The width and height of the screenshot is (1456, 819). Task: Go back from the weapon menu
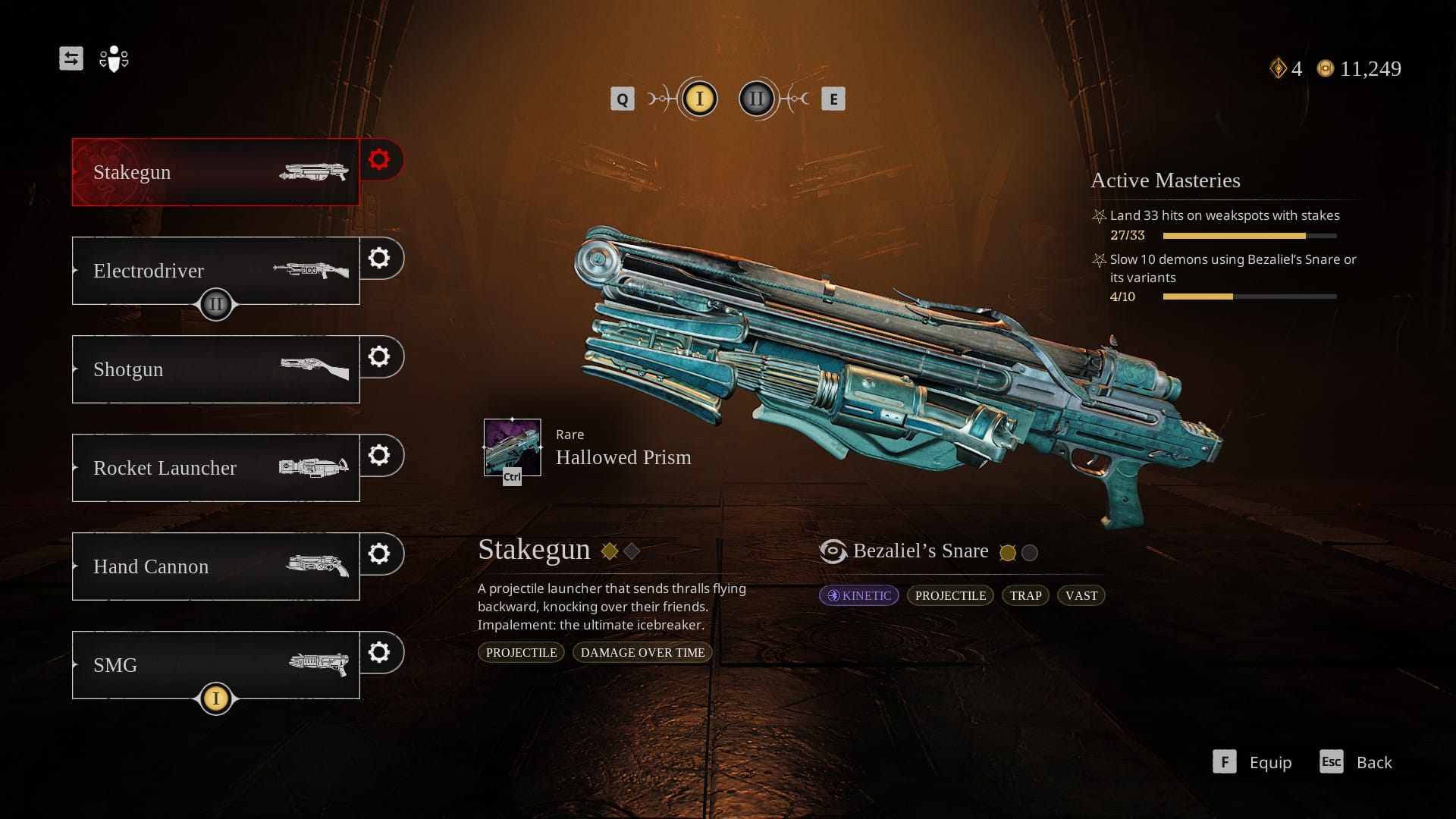pos(1357,762)
